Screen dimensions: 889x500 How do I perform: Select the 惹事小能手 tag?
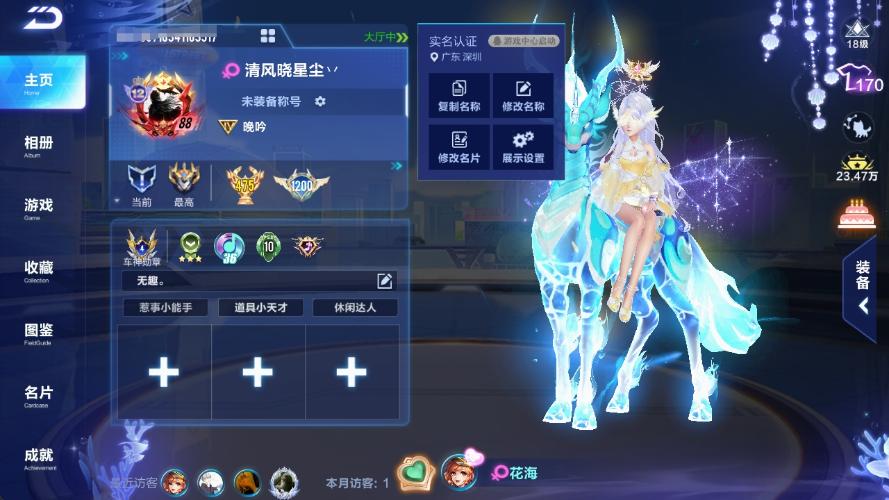coord(165,308)
